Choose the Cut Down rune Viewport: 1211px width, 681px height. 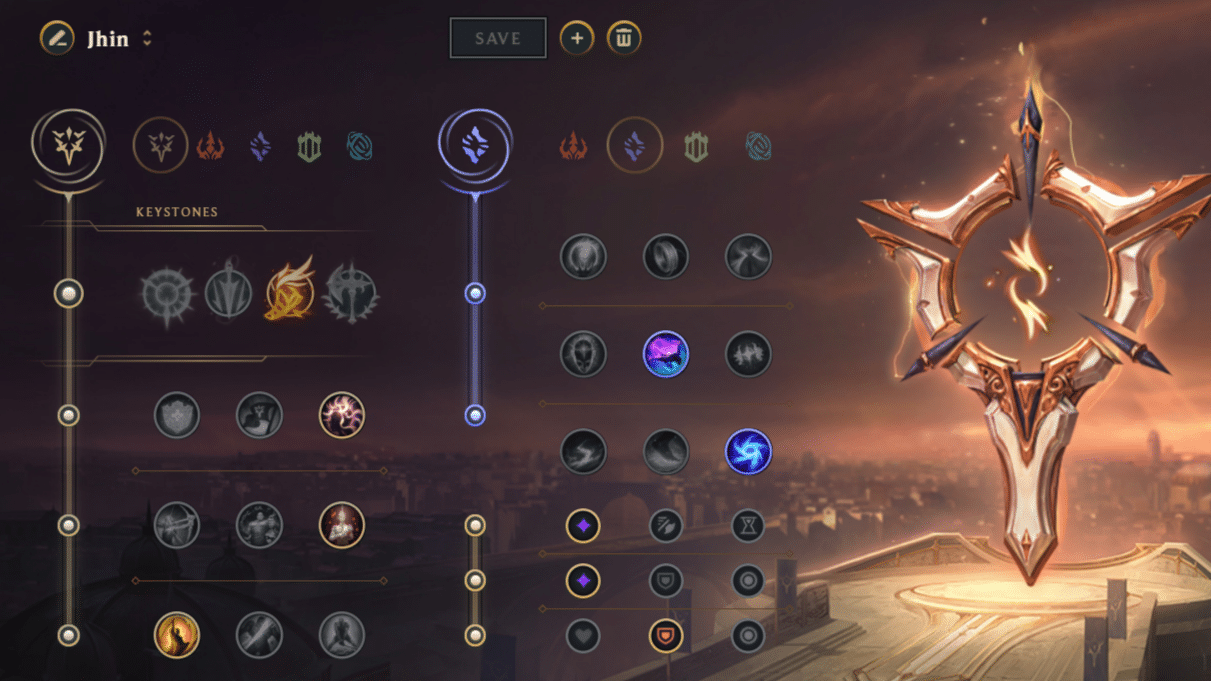[x=259, y=635]
